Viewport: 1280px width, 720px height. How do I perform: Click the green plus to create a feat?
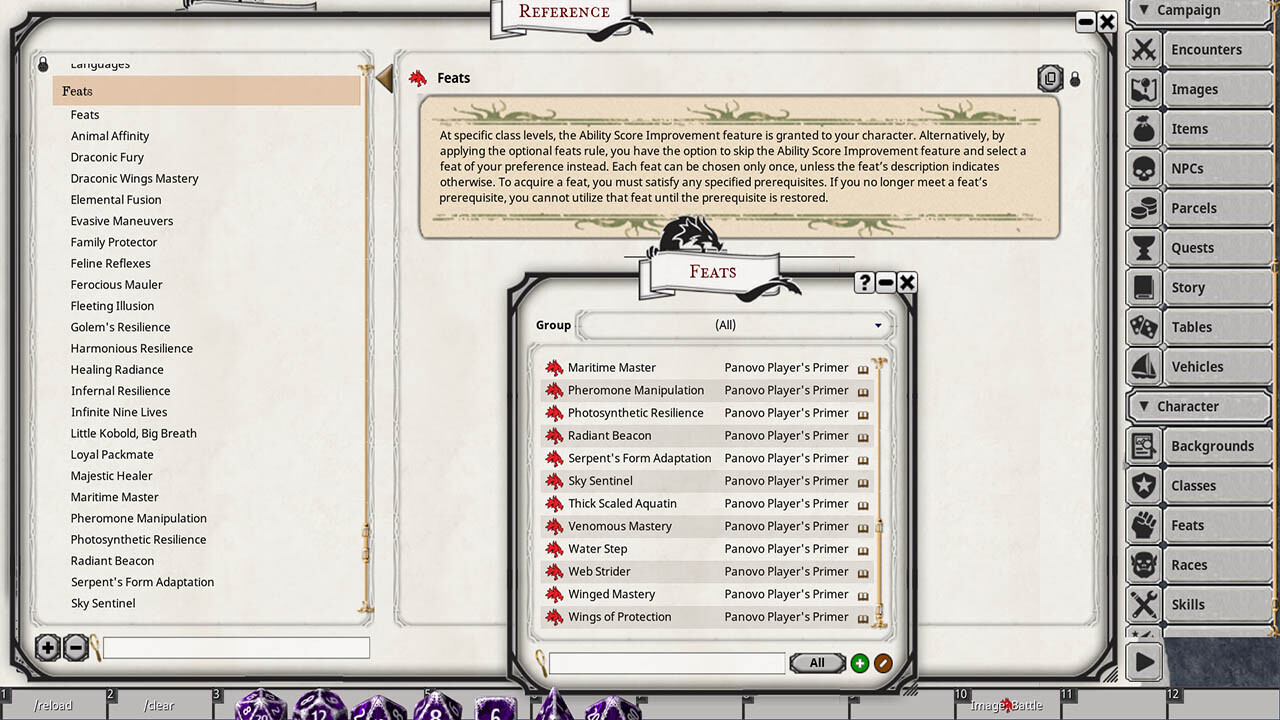point(859,663)
